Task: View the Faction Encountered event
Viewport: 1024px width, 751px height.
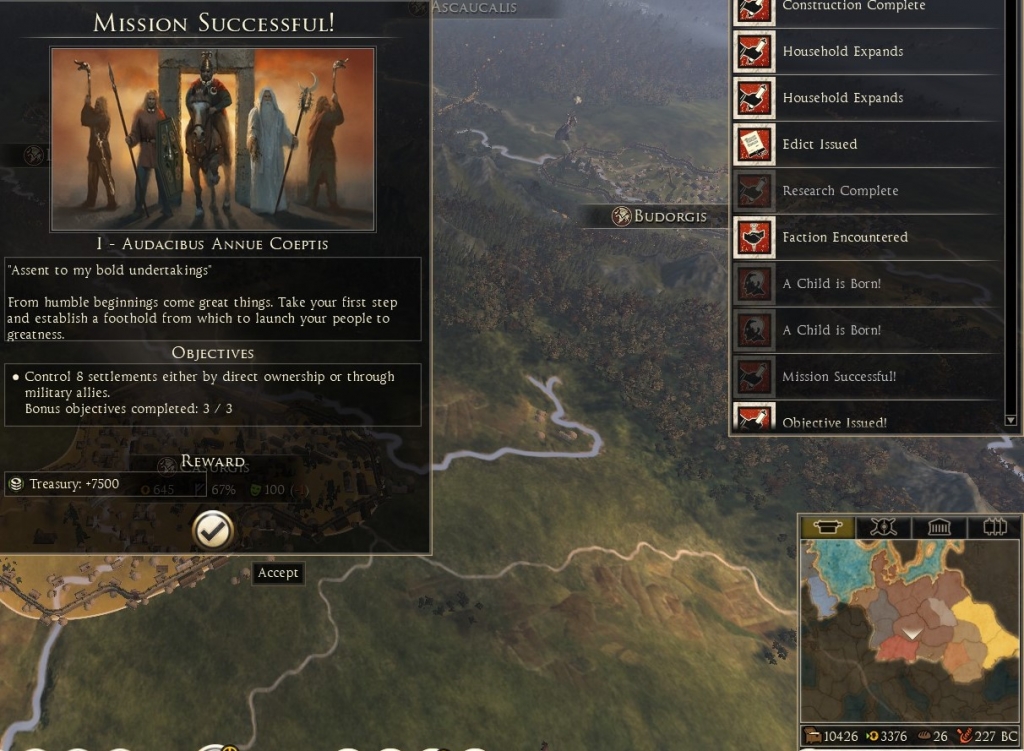Action: click(845, 237)
